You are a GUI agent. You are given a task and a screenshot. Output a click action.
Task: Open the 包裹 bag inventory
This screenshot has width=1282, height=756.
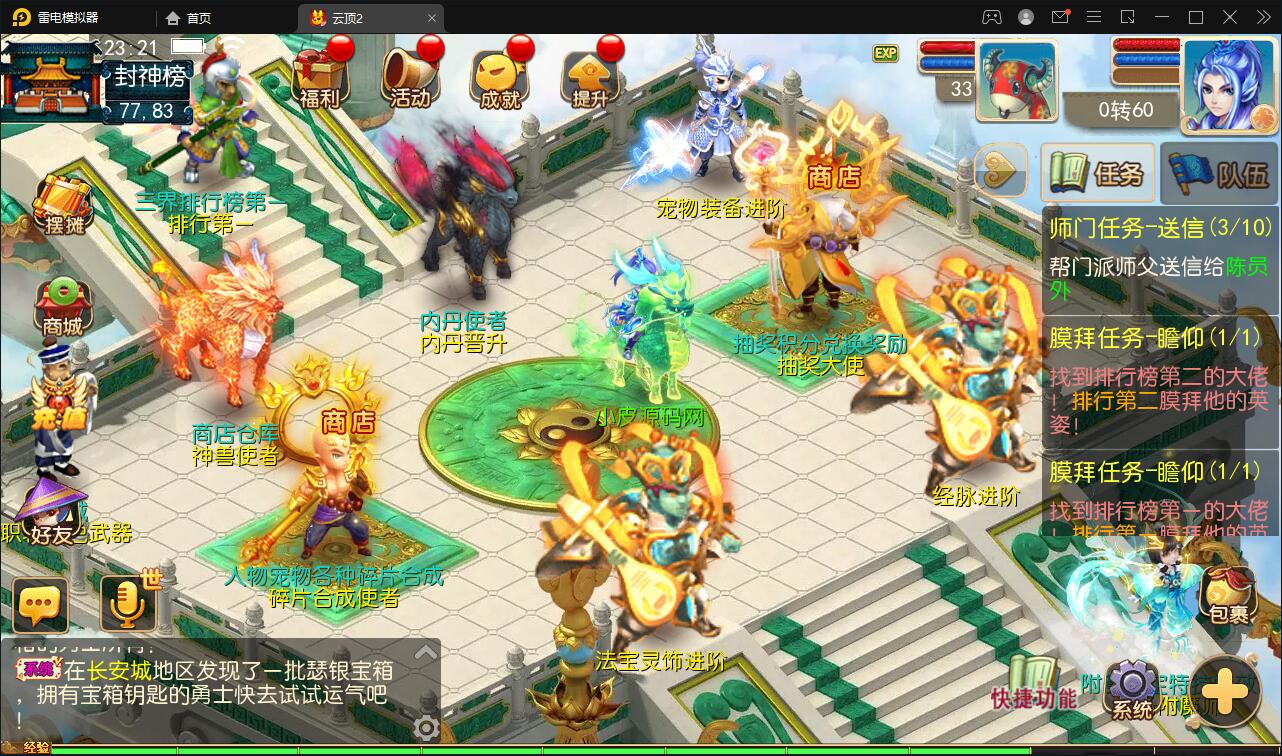click(x=1227, y=595)
